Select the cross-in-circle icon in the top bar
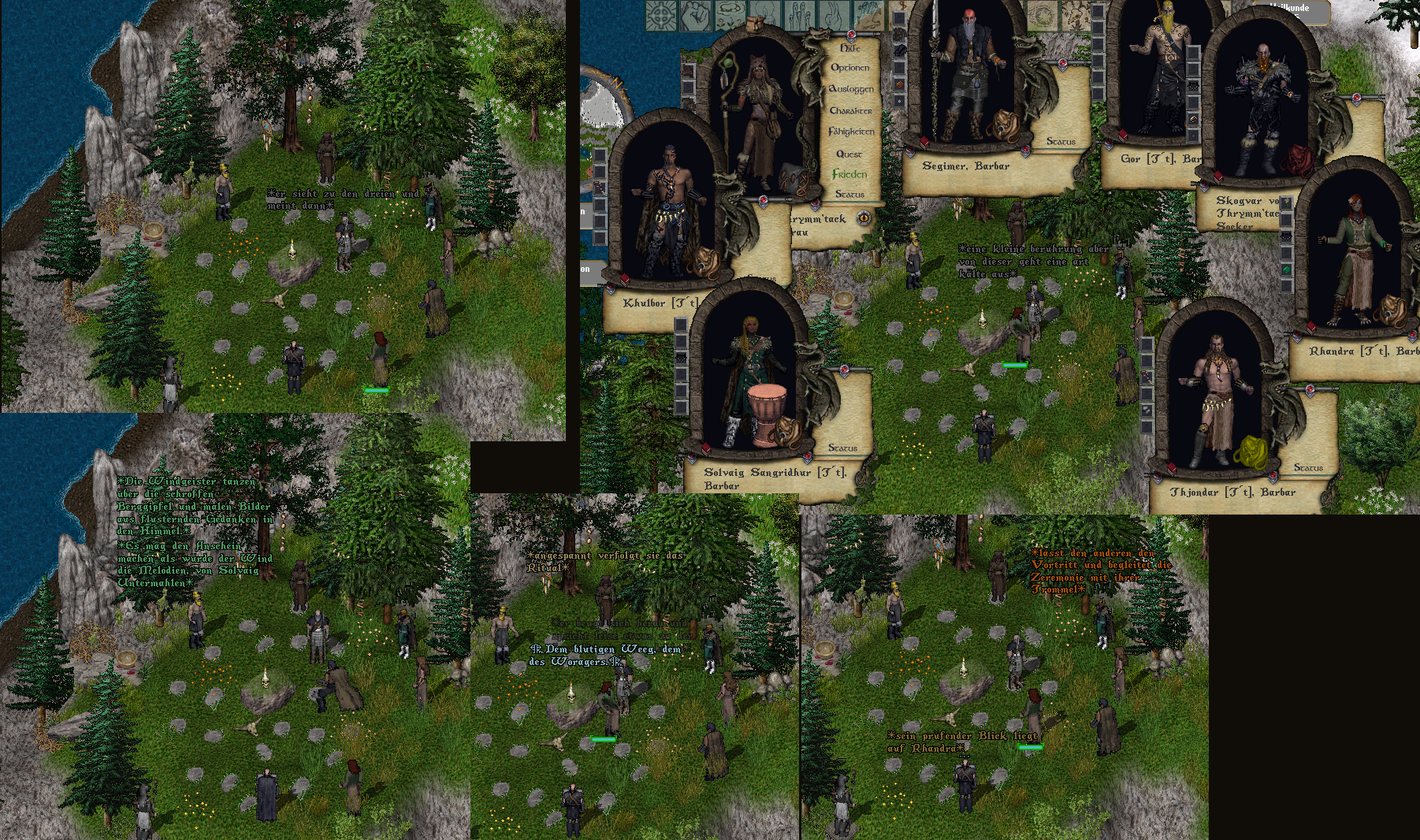The height and width of the screenshot is (840, 1420). point(661,15)
